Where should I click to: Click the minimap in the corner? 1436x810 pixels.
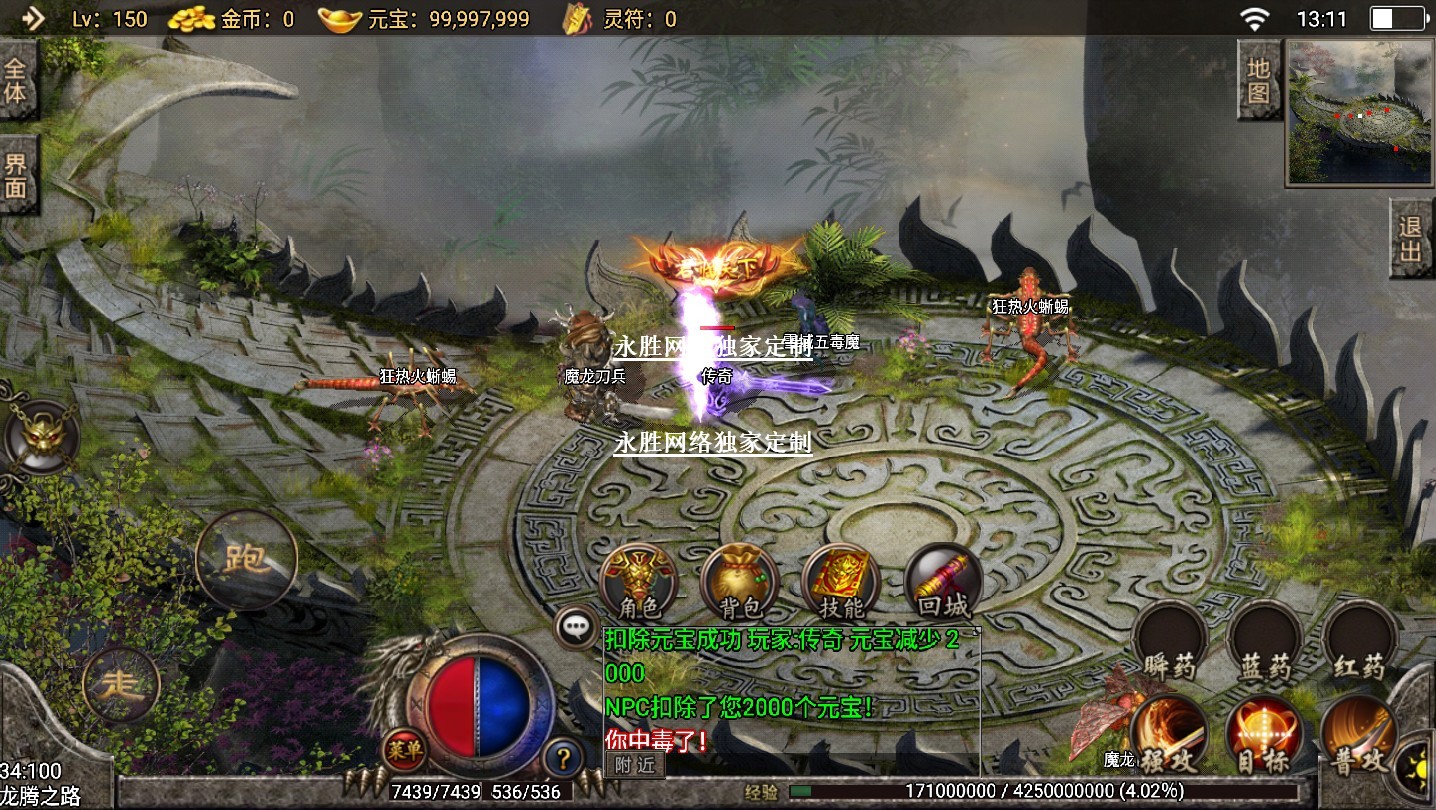1360,112
